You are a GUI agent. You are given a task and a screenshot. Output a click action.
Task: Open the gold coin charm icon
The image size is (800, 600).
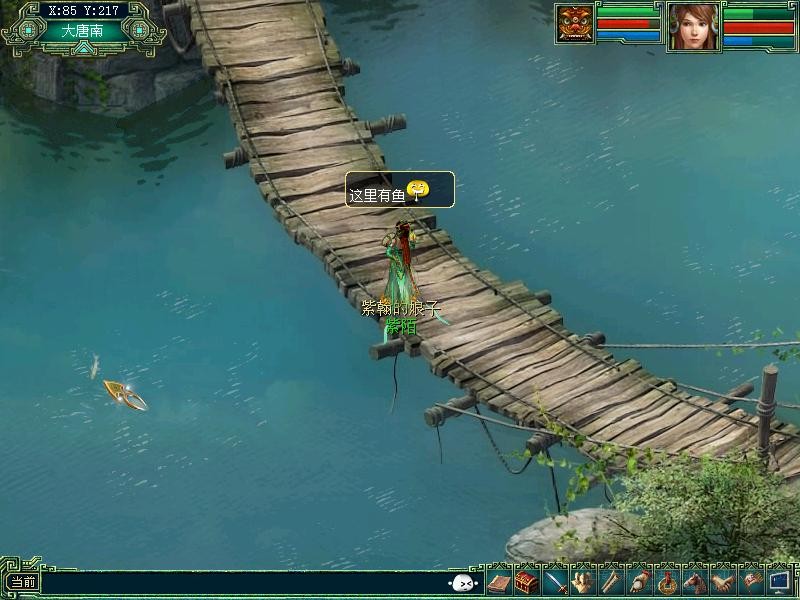666,581
